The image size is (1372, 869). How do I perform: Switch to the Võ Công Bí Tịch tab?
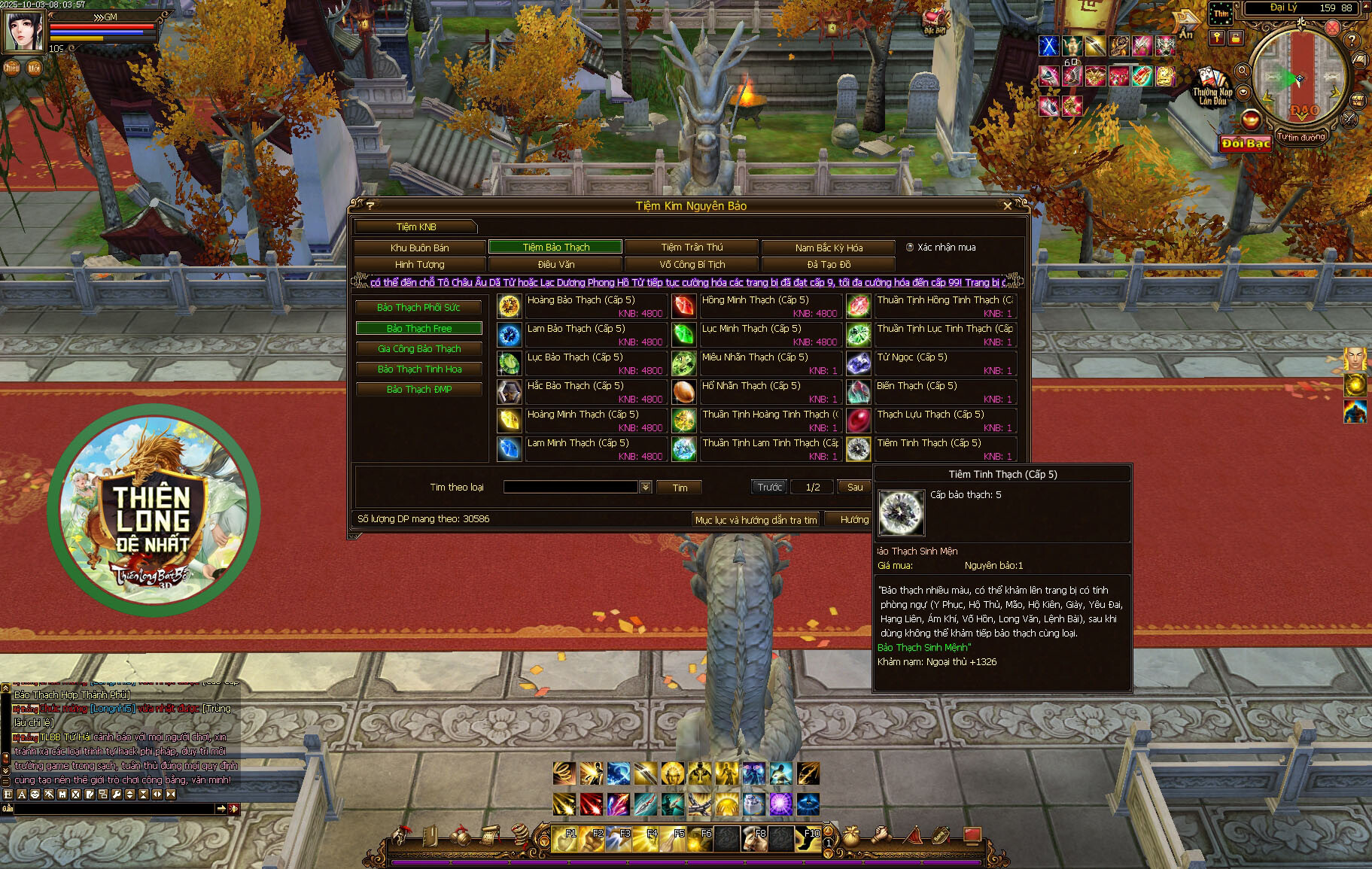[x=692, y=265]
